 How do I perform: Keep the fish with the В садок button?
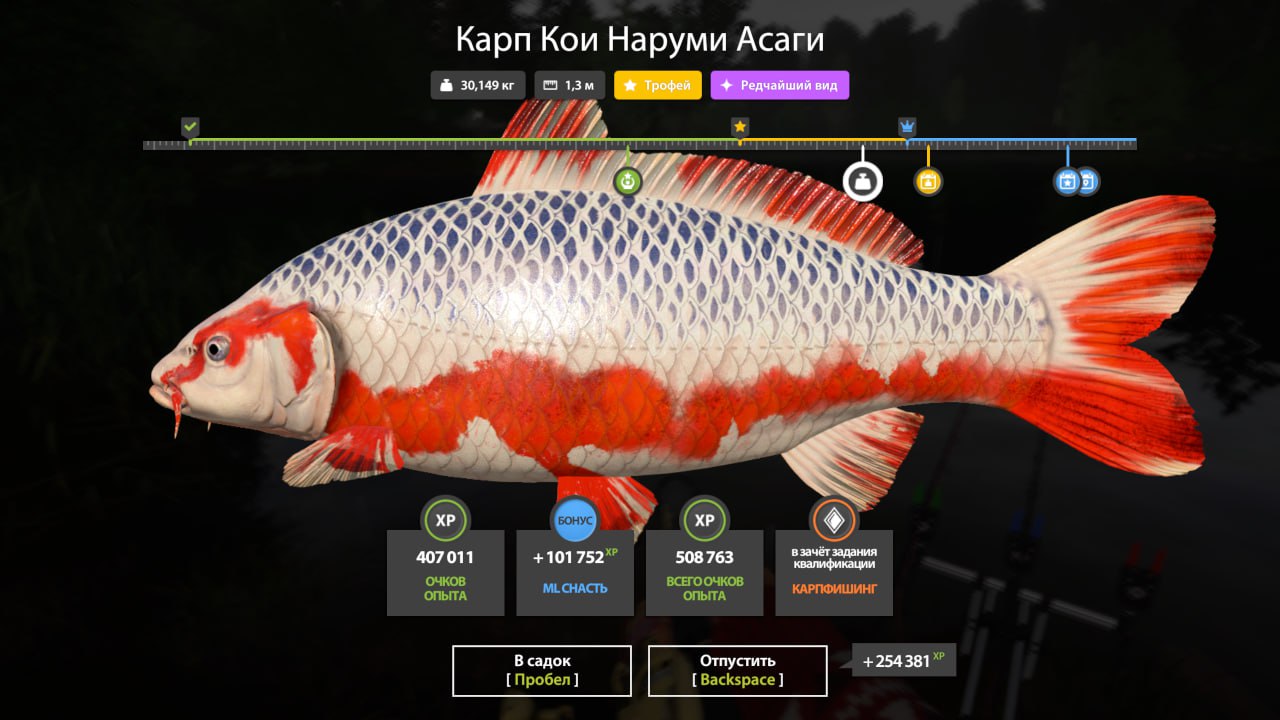click(x=541, y=670)
